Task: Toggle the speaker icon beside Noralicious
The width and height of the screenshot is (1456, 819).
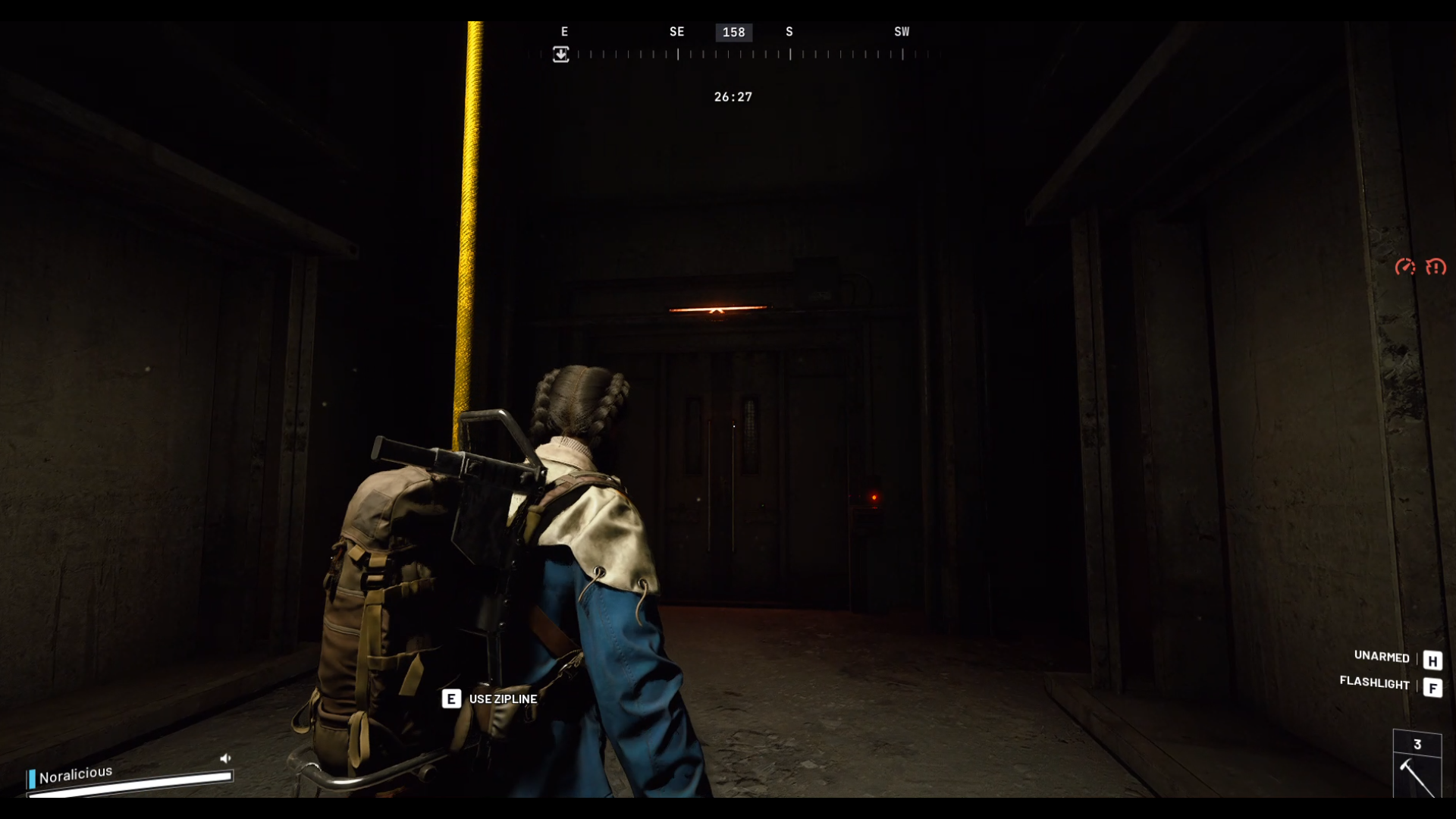Action: click(225, 758)
